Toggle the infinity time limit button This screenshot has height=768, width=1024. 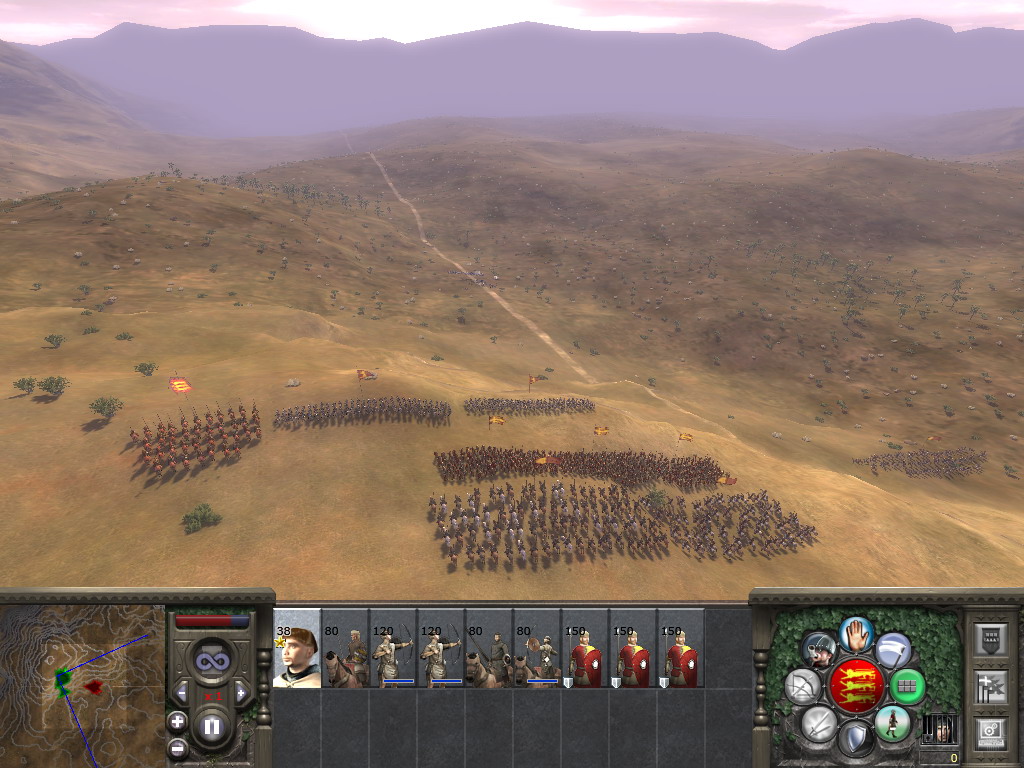(x=212, y=660)
